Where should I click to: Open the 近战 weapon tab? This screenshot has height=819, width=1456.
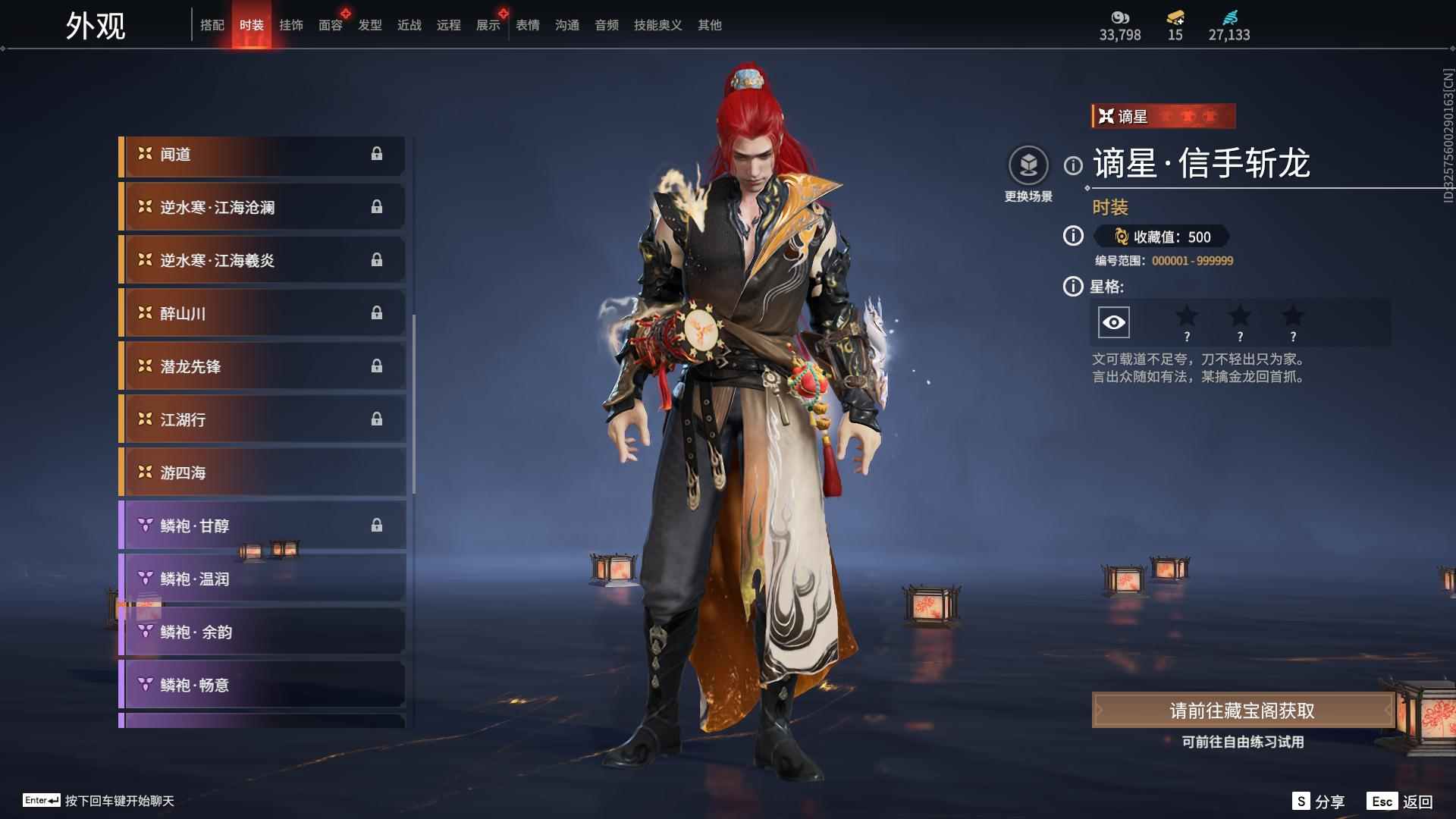(x=409, y=25)
